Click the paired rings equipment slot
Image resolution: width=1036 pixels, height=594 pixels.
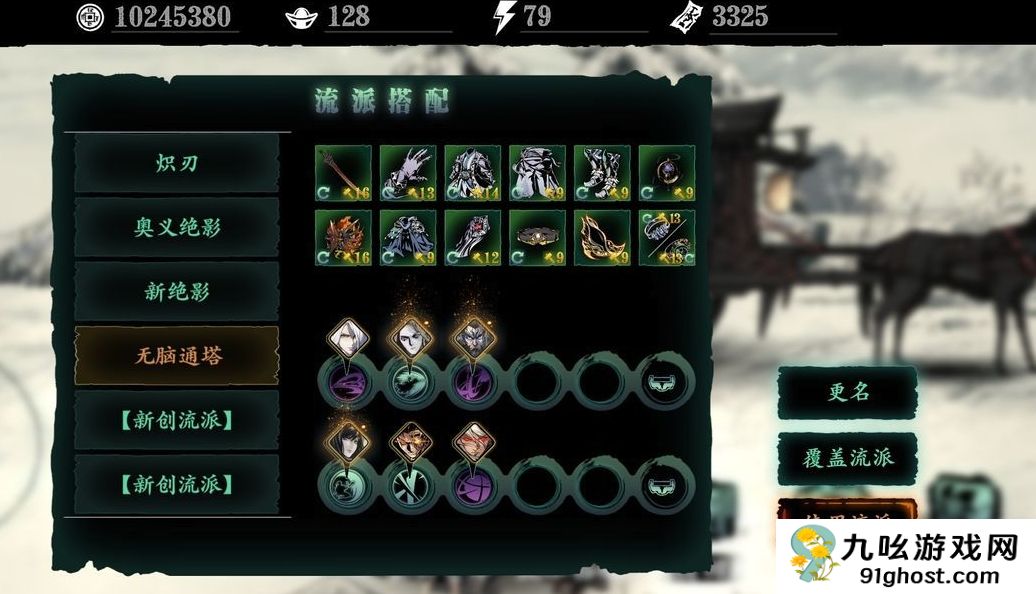point(666,238)
